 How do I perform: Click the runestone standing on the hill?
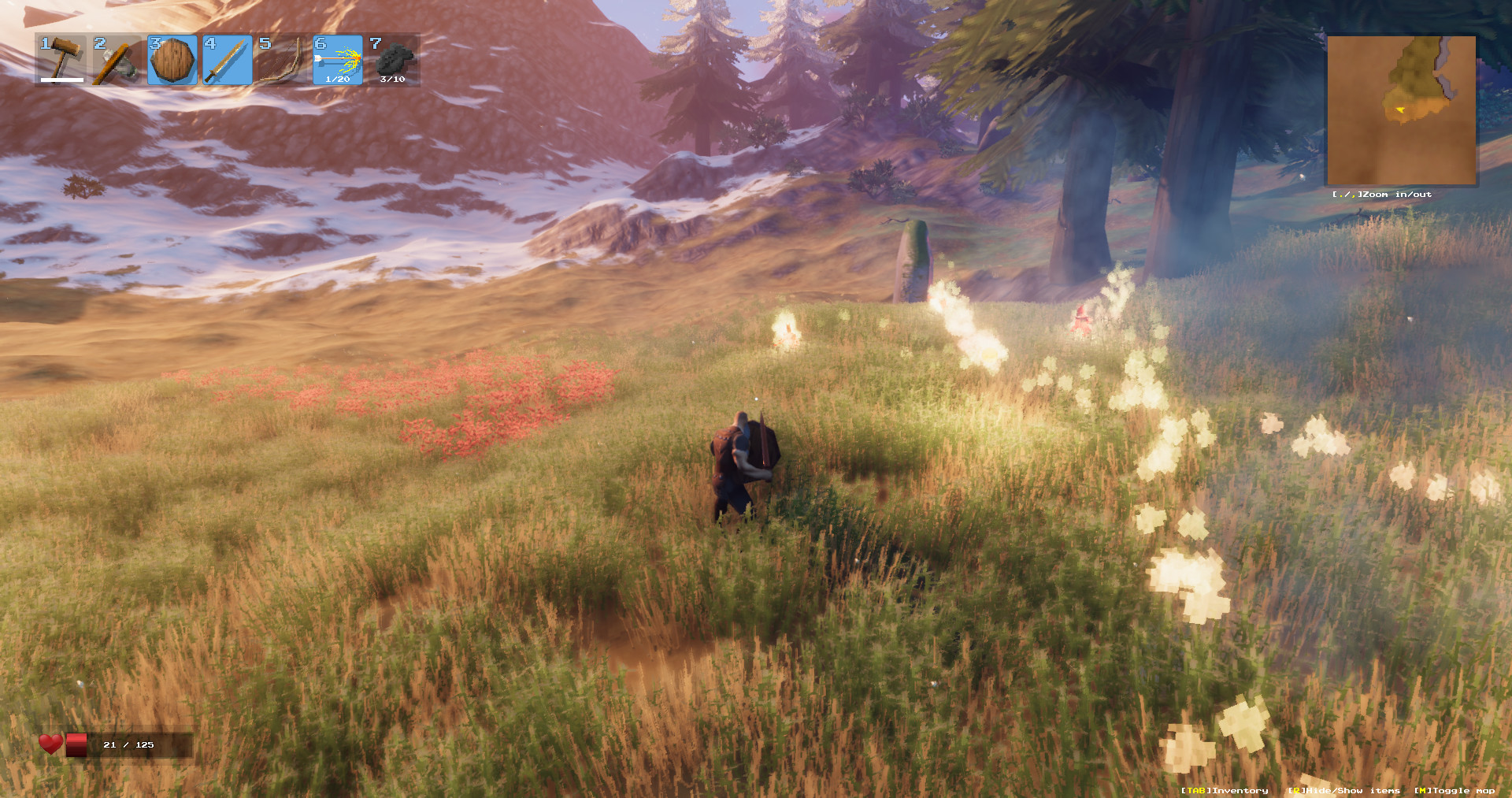(912, 260)
